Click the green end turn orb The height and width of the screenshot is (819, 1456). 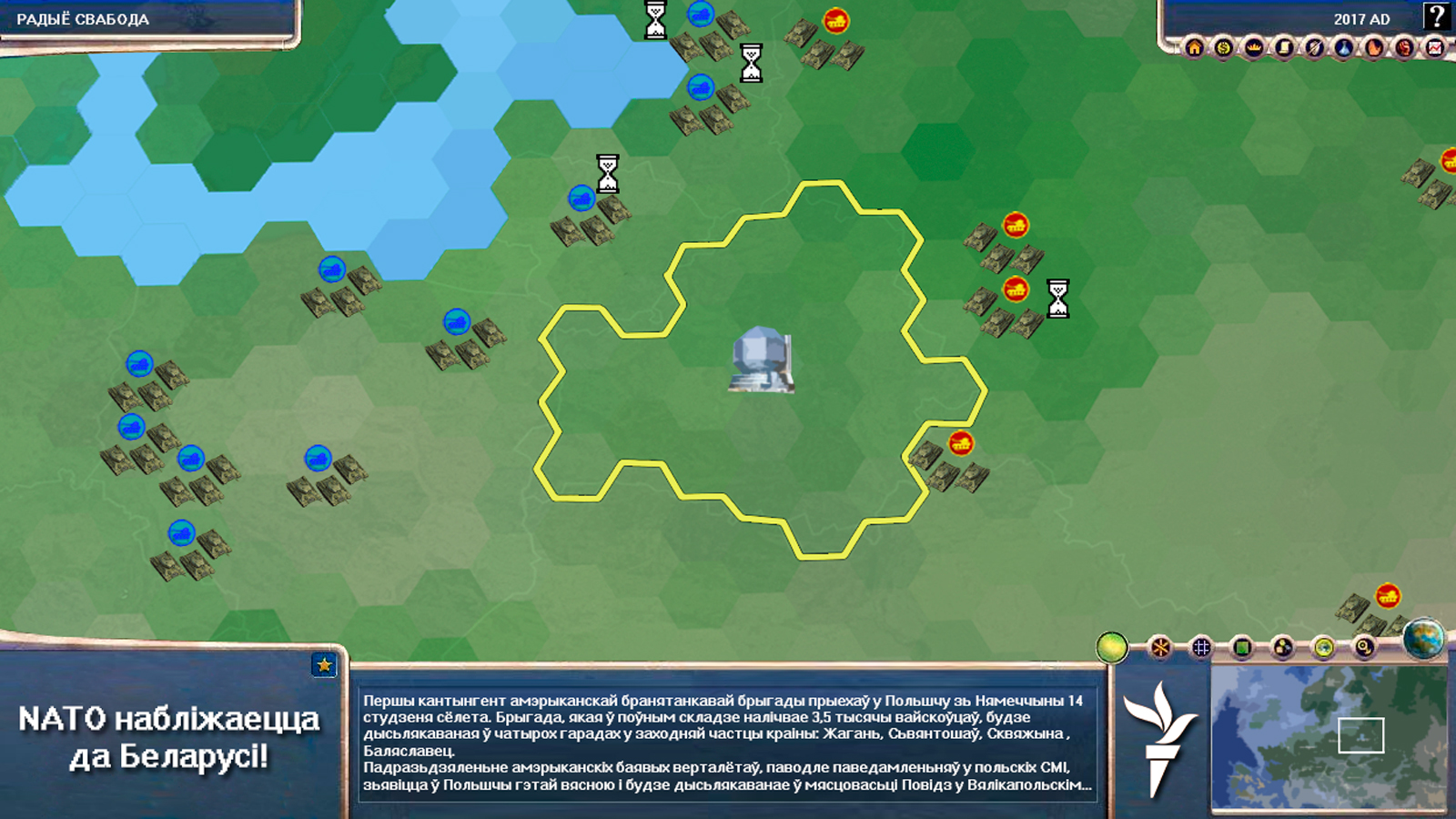point(1111,647)
